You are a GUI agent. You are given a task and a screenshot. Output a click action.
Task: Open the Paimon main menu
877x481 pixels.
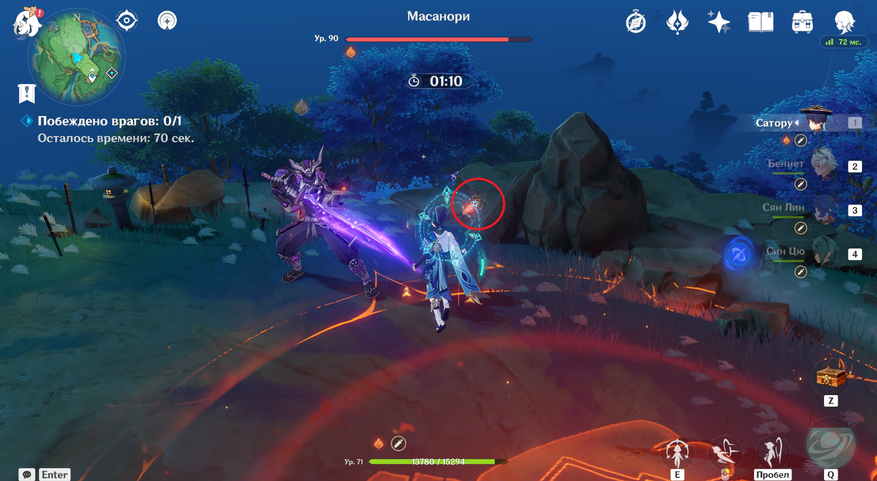[25, 22]
